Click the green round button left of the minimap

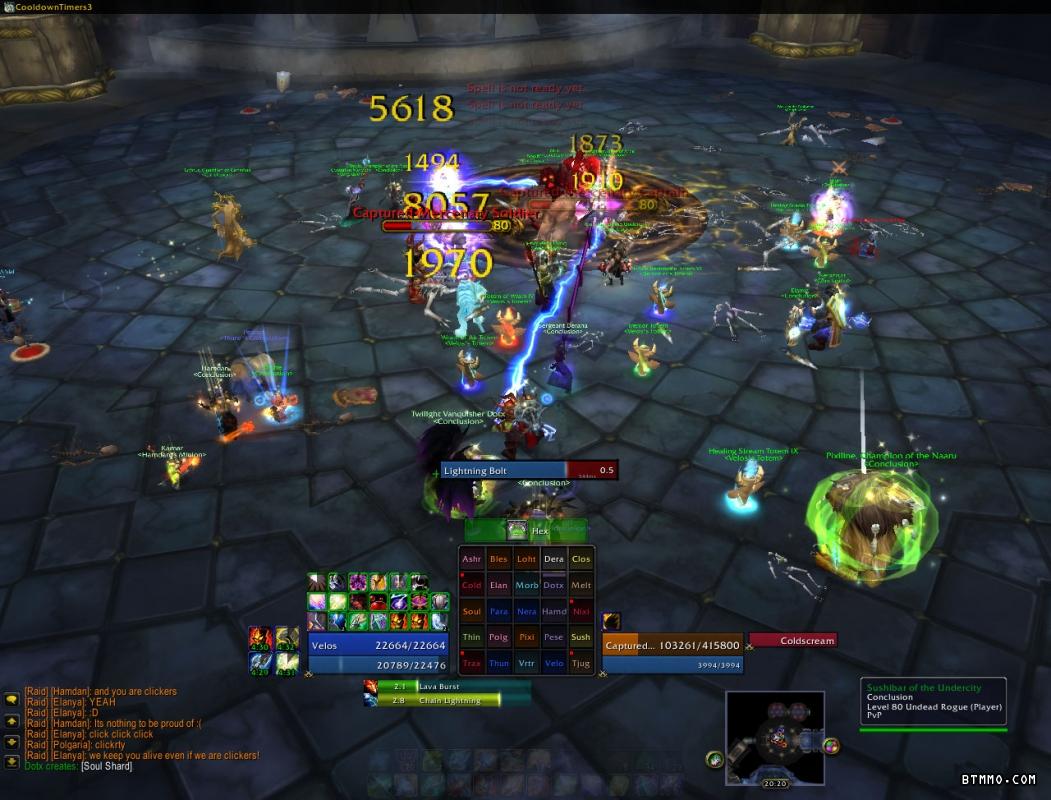point(715,759)
